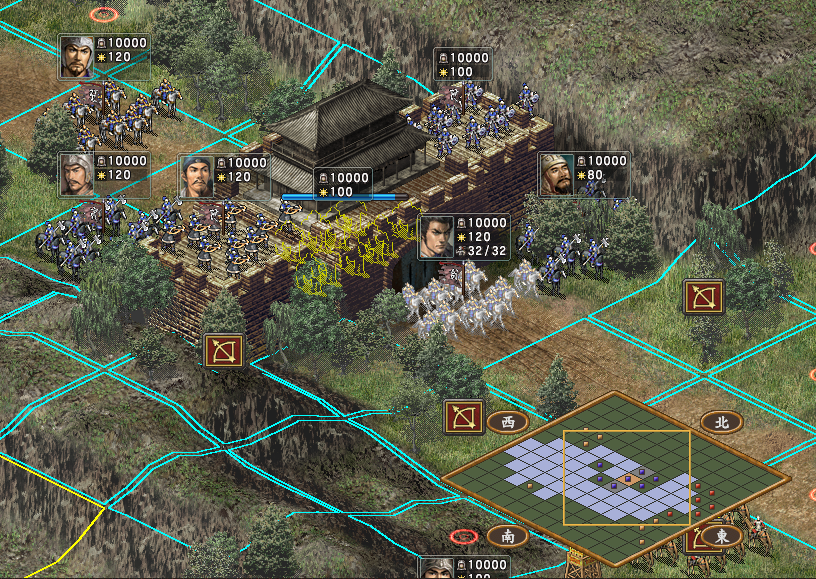
Task: Choose the 東 (east) direction button
Action: pyautogui.click(x=720, y=536)
